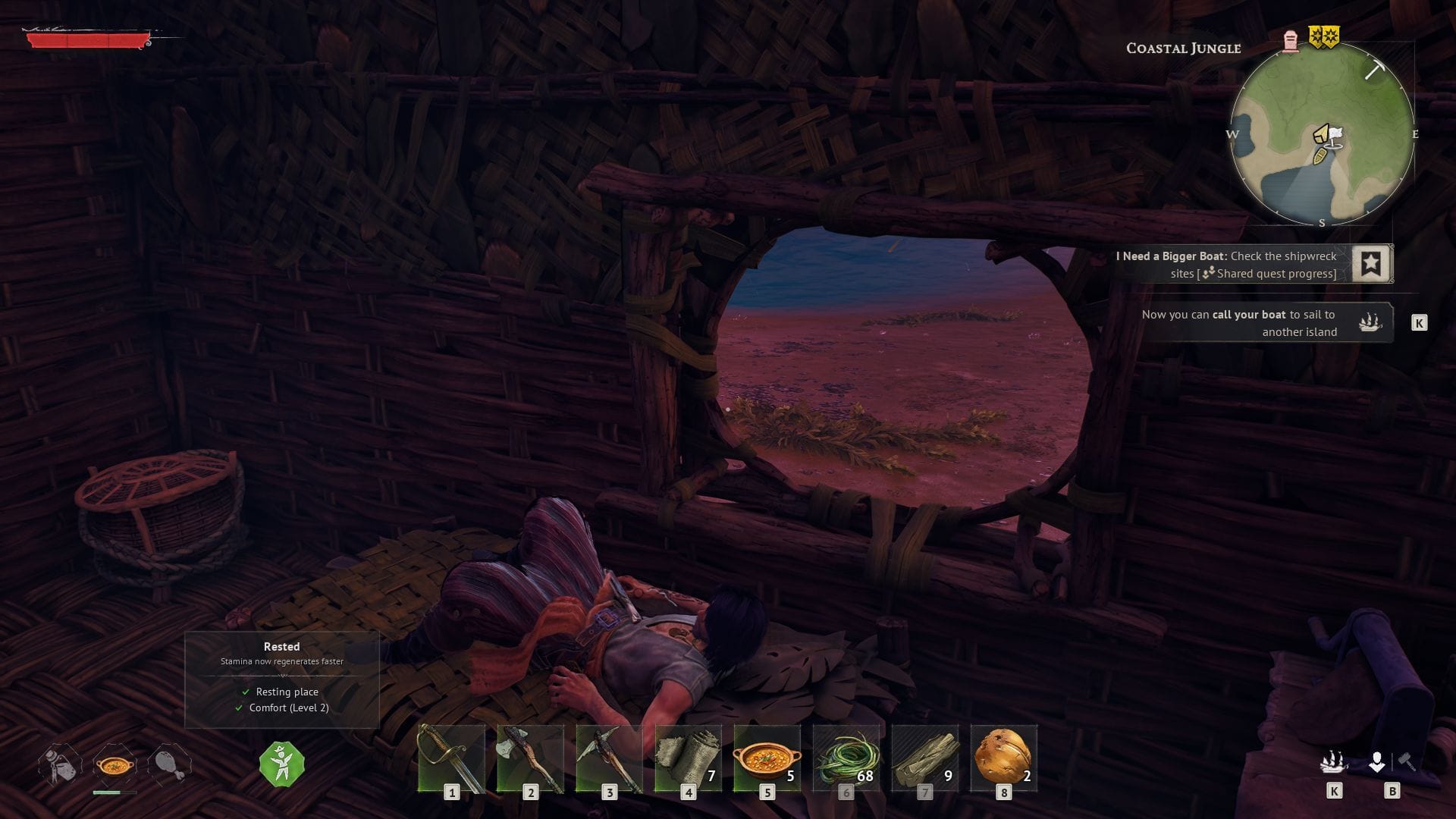Click the green Rested buff icon

(281, 764)
